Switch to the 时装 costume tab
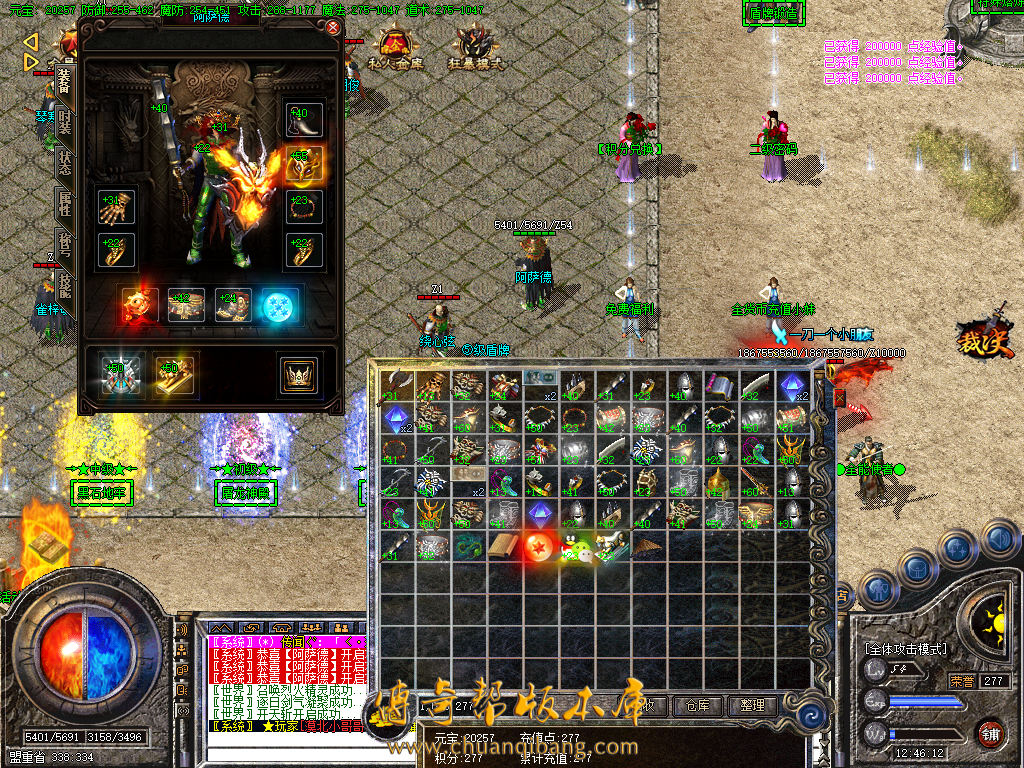This screenshot has width=1024, height=768. (64, 121)
